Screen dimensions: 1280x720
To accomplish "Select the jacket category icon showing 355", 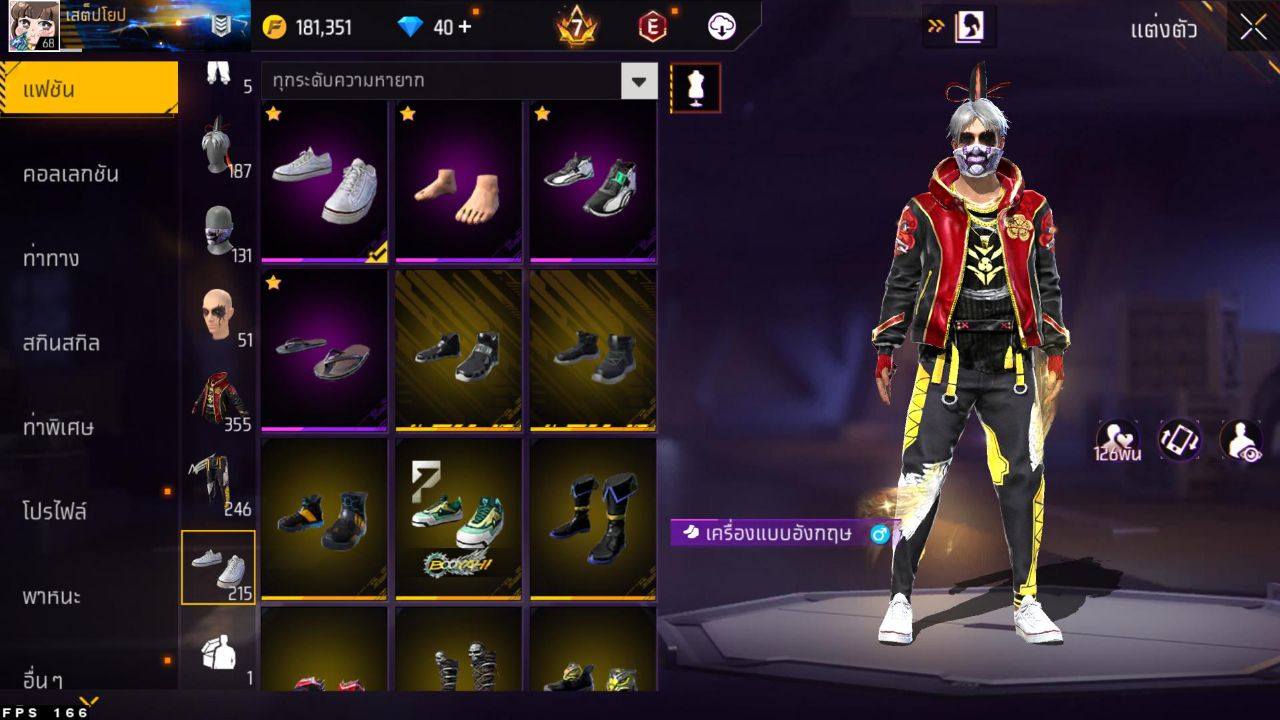I will [219, 397].
